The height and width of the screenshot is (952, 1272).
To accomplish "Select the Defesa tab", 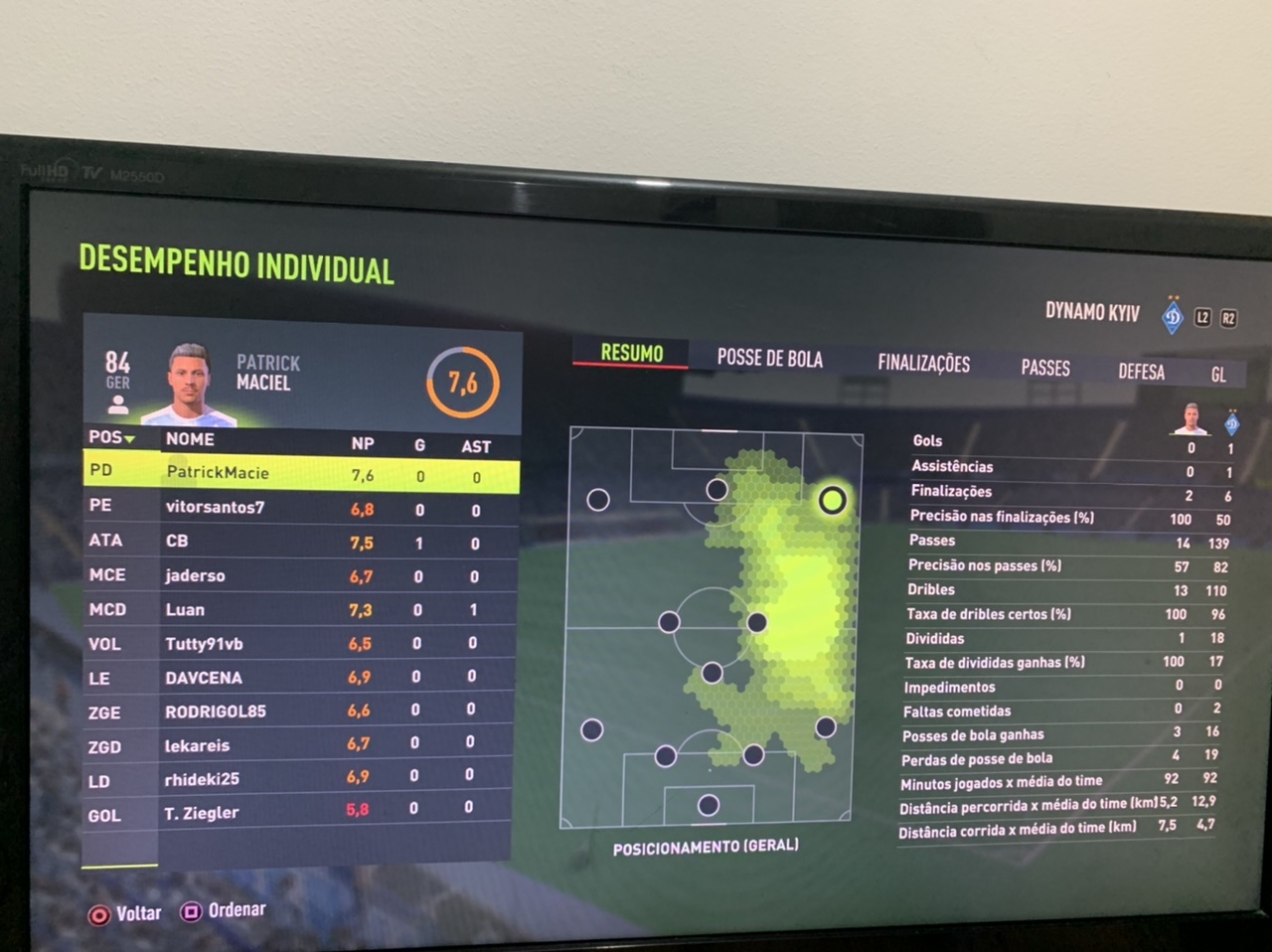I will pyautogui.click(x=1141, y=372).
